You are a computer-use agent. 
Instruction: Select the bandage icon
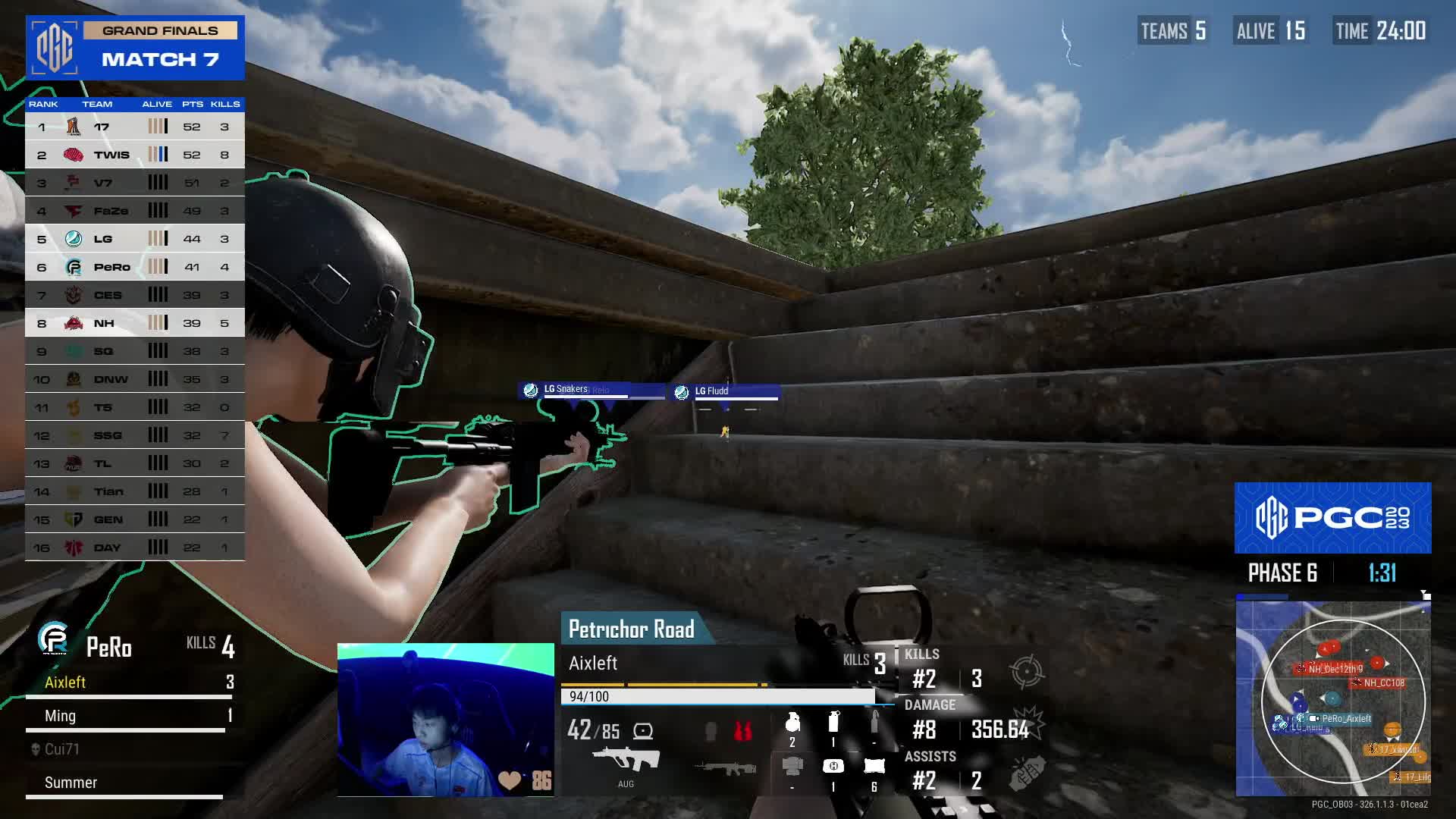click(x=874, y=767)
